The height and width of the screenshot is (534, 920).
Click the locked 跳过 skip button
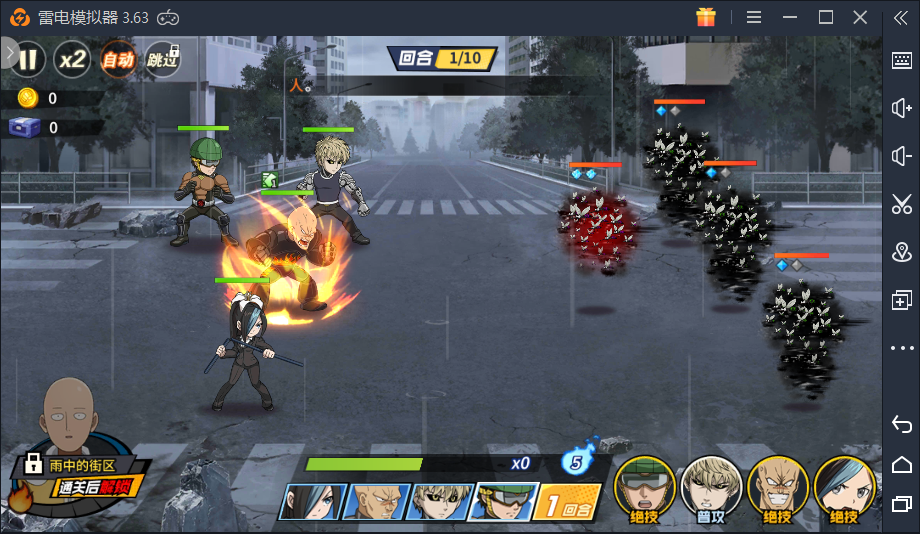[163, 60]
